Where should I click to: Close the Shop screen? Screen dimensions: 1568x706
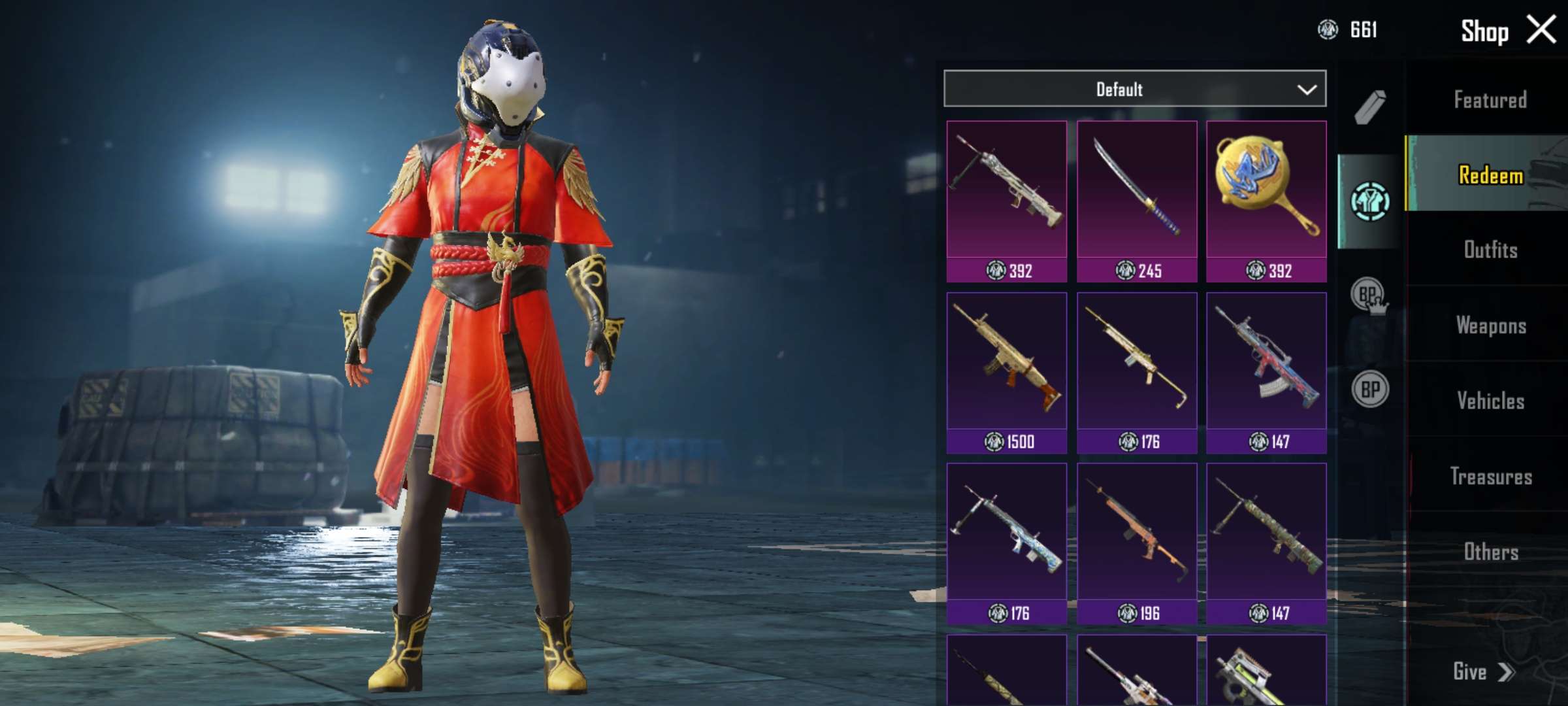(x=1541, y=30)
